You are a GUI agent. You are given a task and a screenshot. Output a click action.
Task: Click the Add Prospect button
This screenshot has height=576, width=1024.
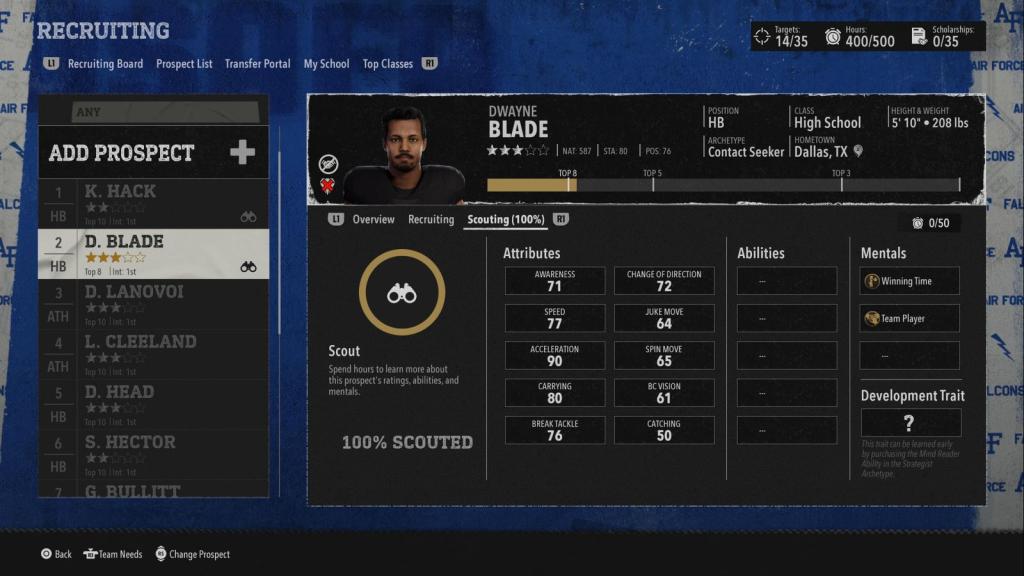pos(153,153)
